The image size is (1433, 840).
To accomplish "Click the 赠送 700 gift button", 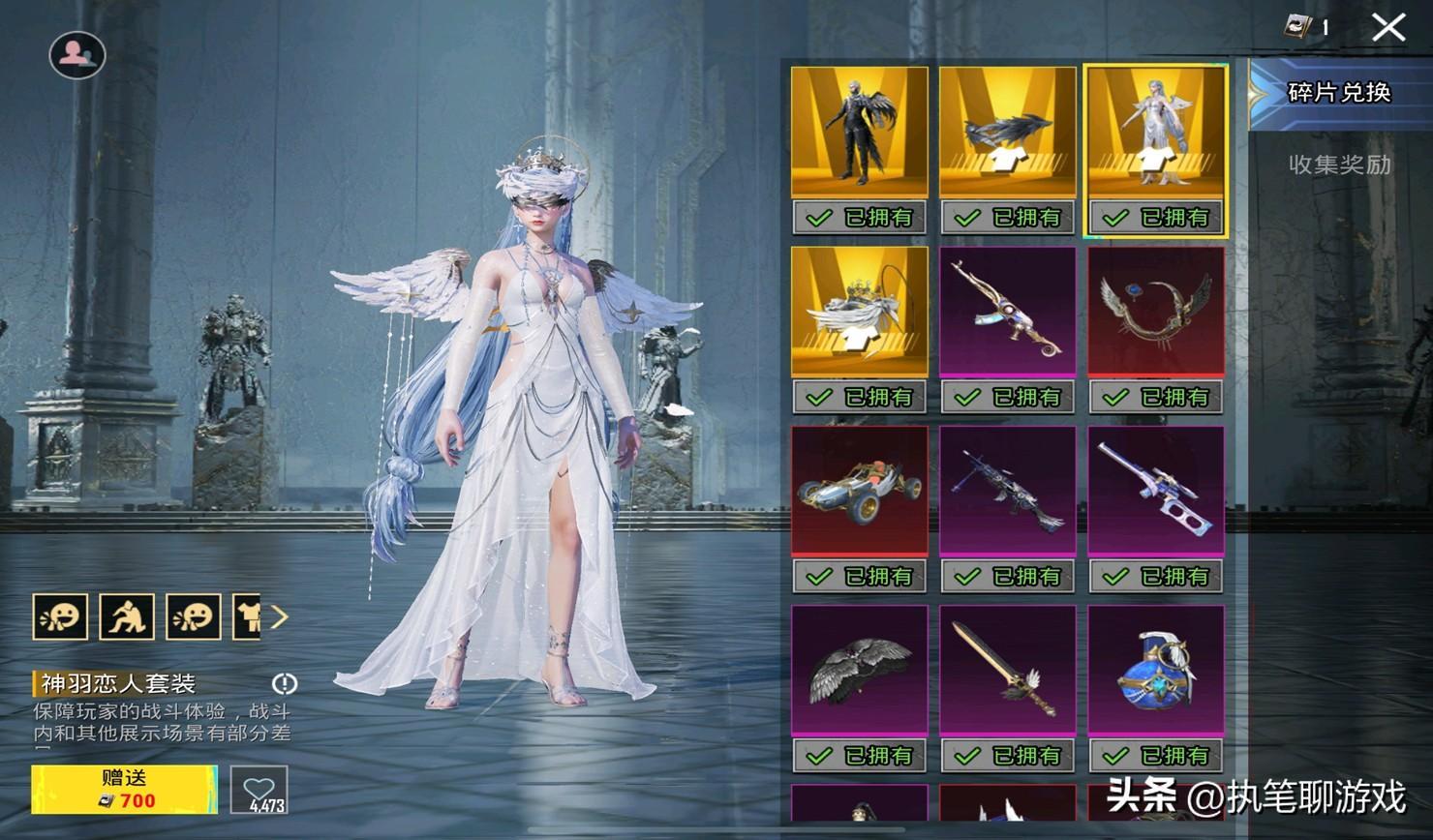I will coord(124,789).
